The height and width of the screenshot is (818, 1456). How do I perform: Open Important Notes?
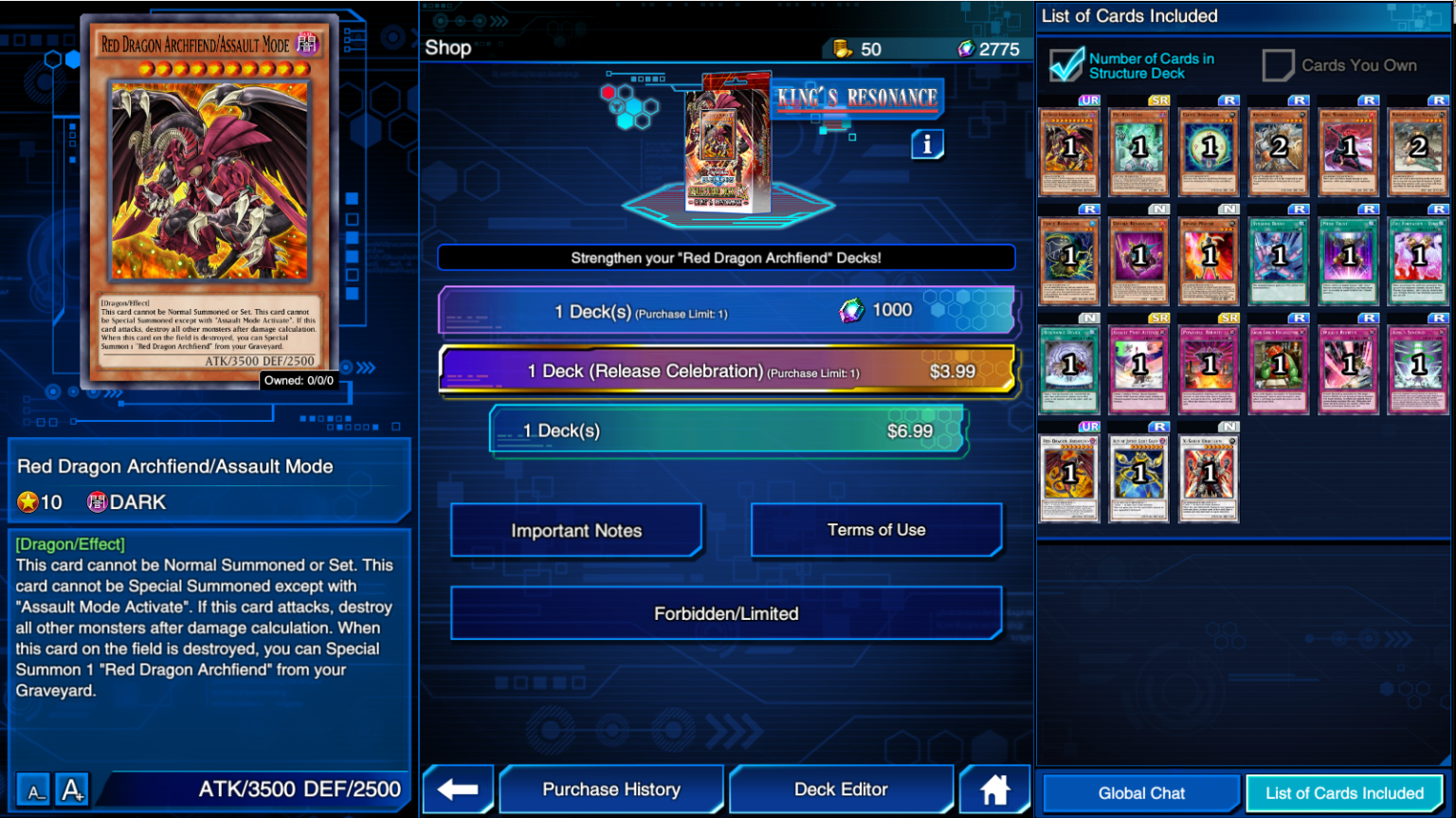[575, 530]
